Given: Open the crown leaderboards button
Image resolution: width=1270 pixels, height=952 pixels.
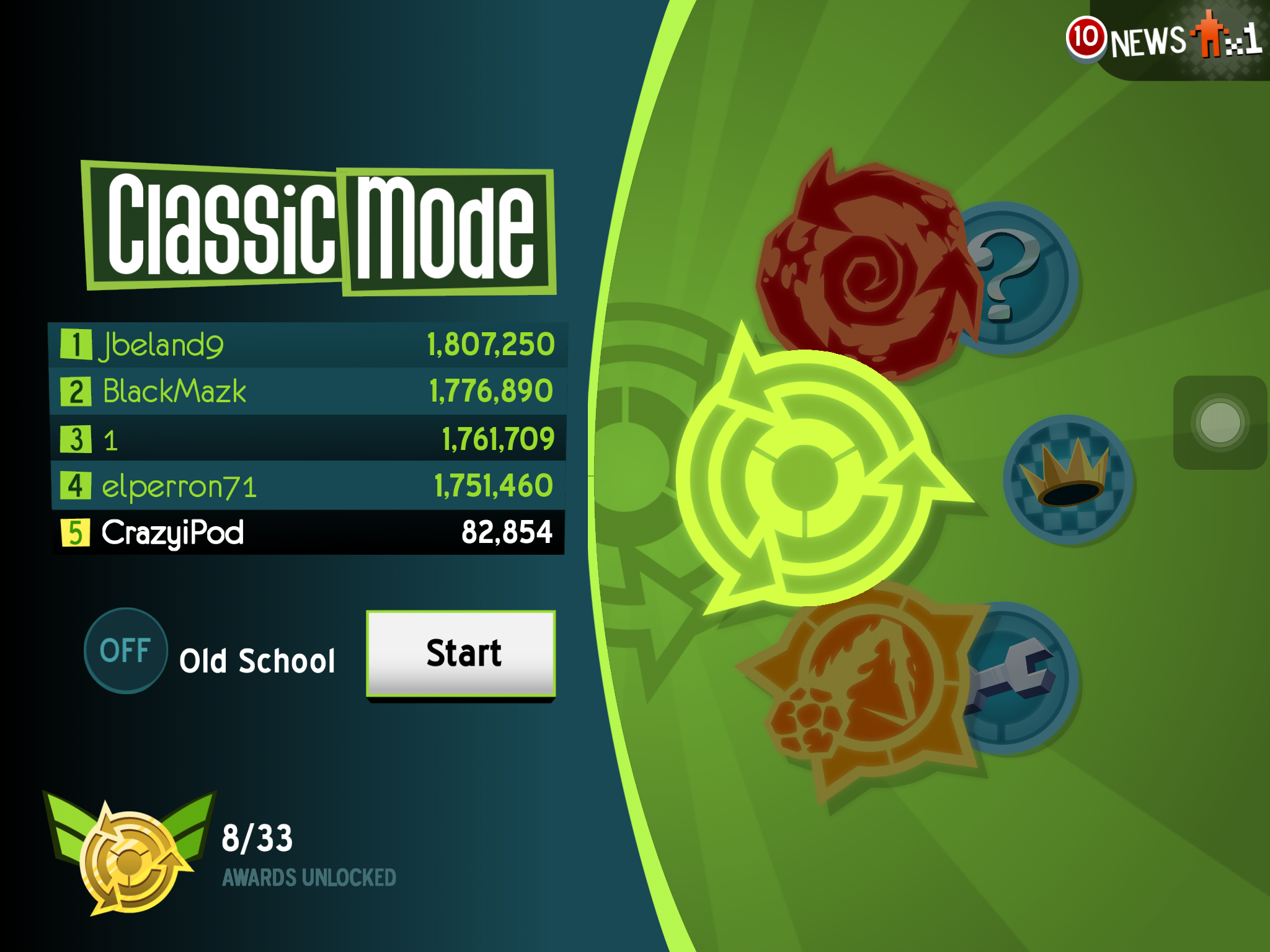Looking at the screenshot, I should 1068,479.
